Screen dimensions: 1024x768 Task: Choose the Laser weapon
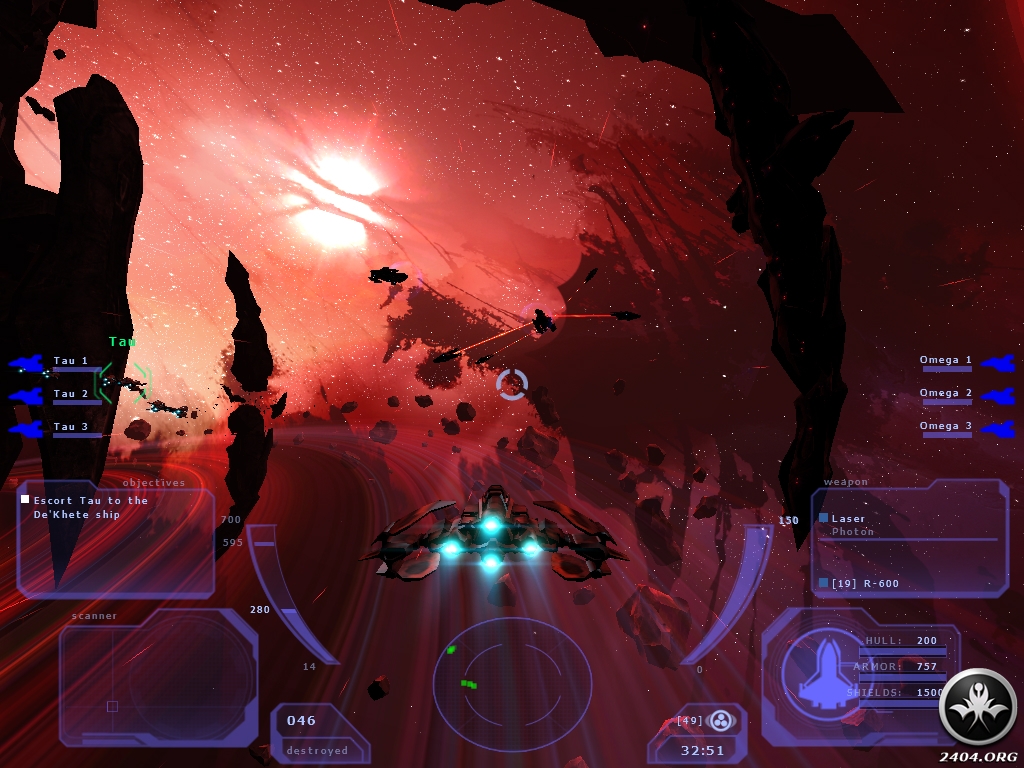(848, 518)
